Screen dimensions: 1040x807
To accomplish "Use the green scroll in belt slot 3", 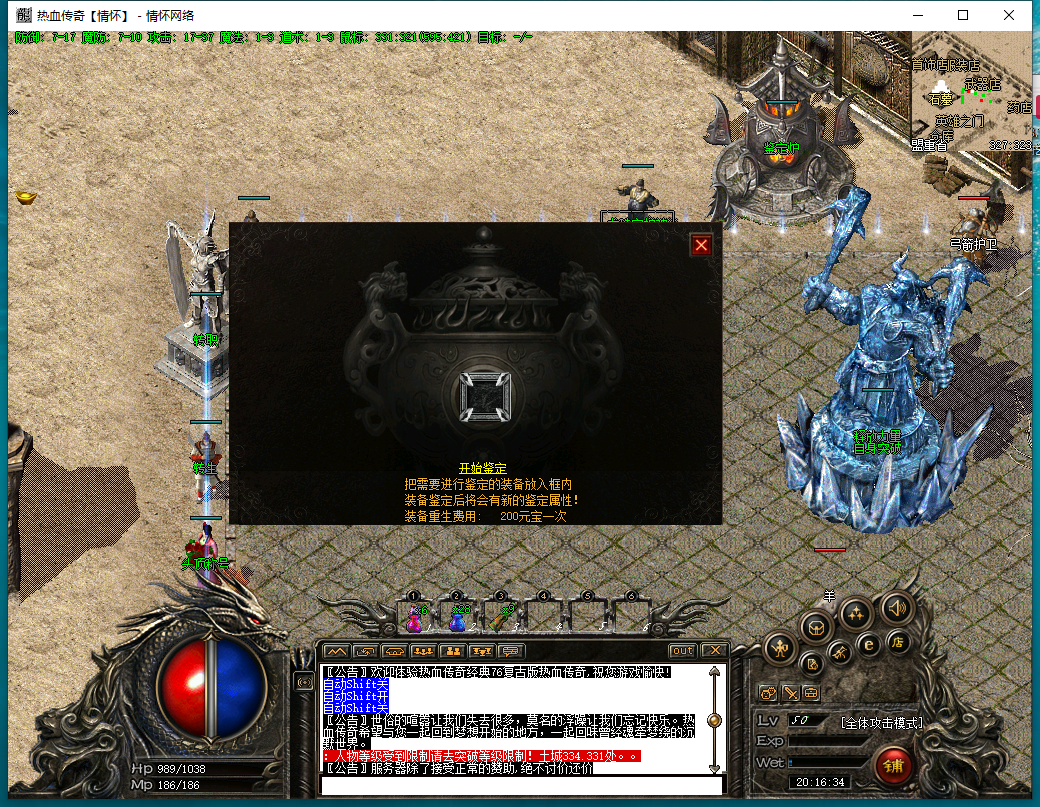I will pyautogui.click(x=500, y=618).
